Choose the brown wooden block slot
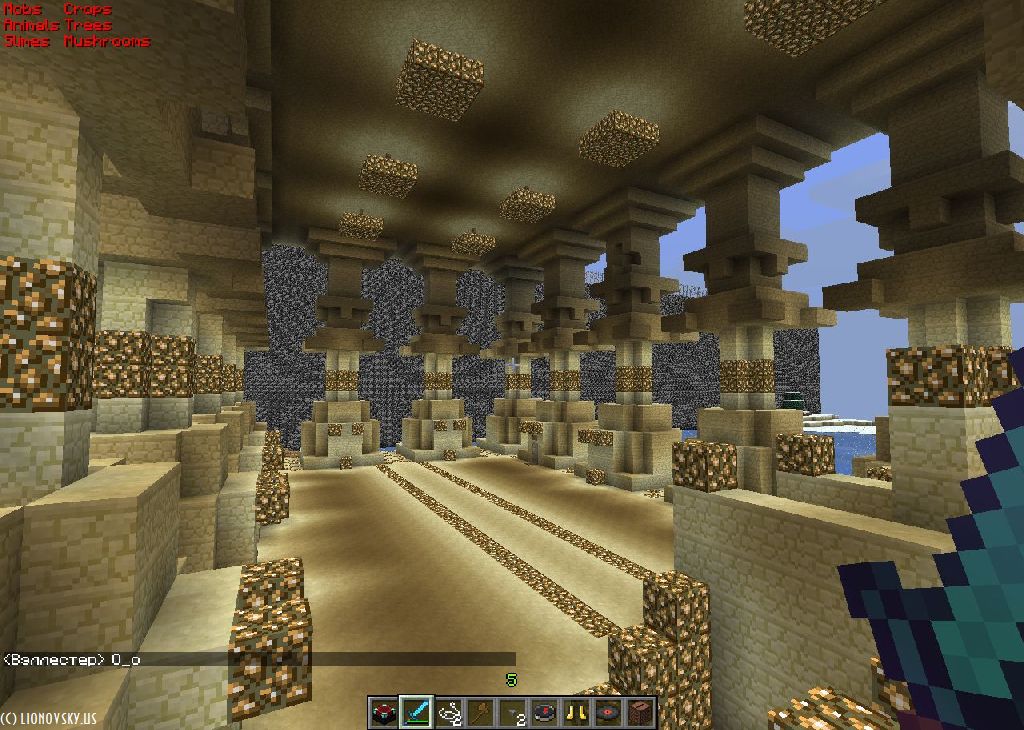Screen dimensions: 1024x730 (x=640, y=713)
